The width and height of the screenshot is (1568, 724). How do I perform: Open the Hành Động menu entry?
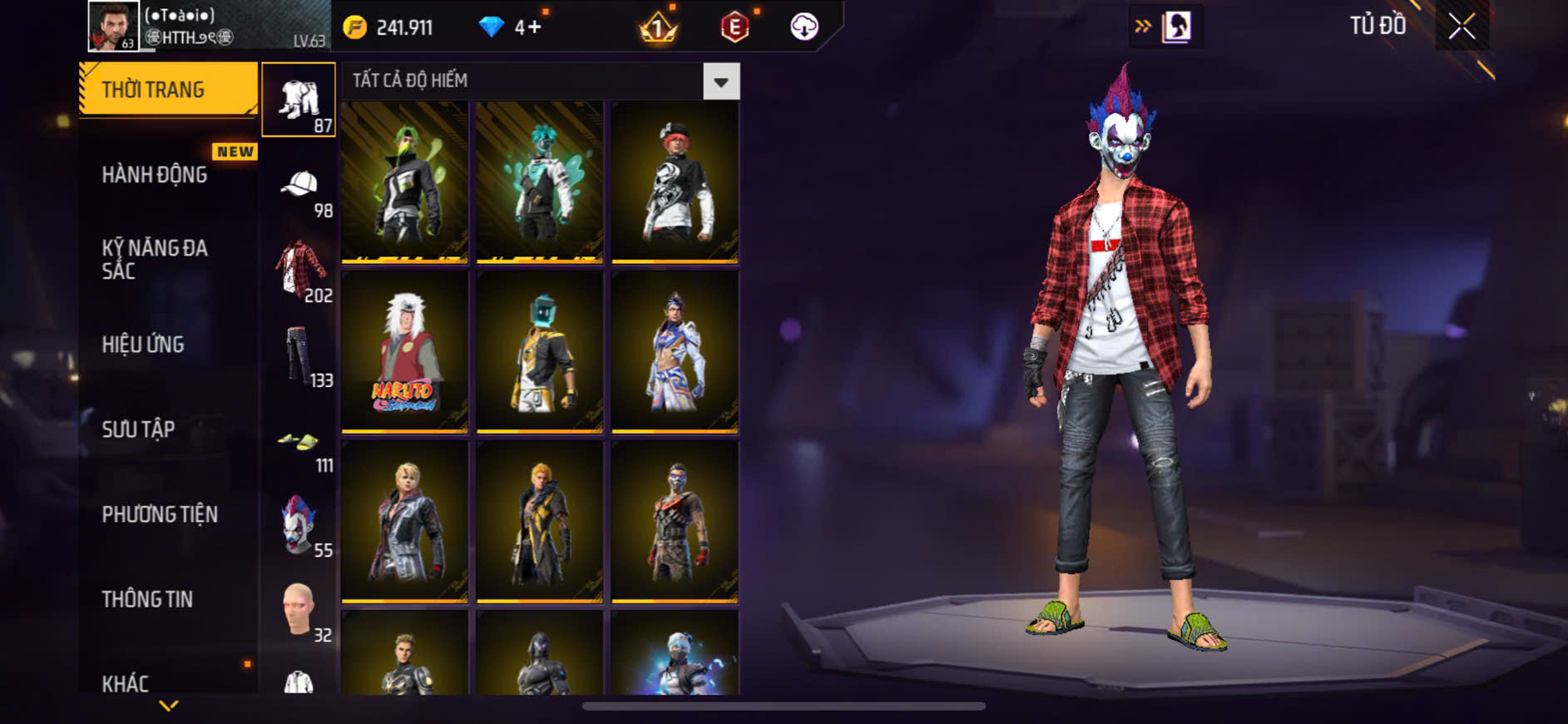(155, 175)
